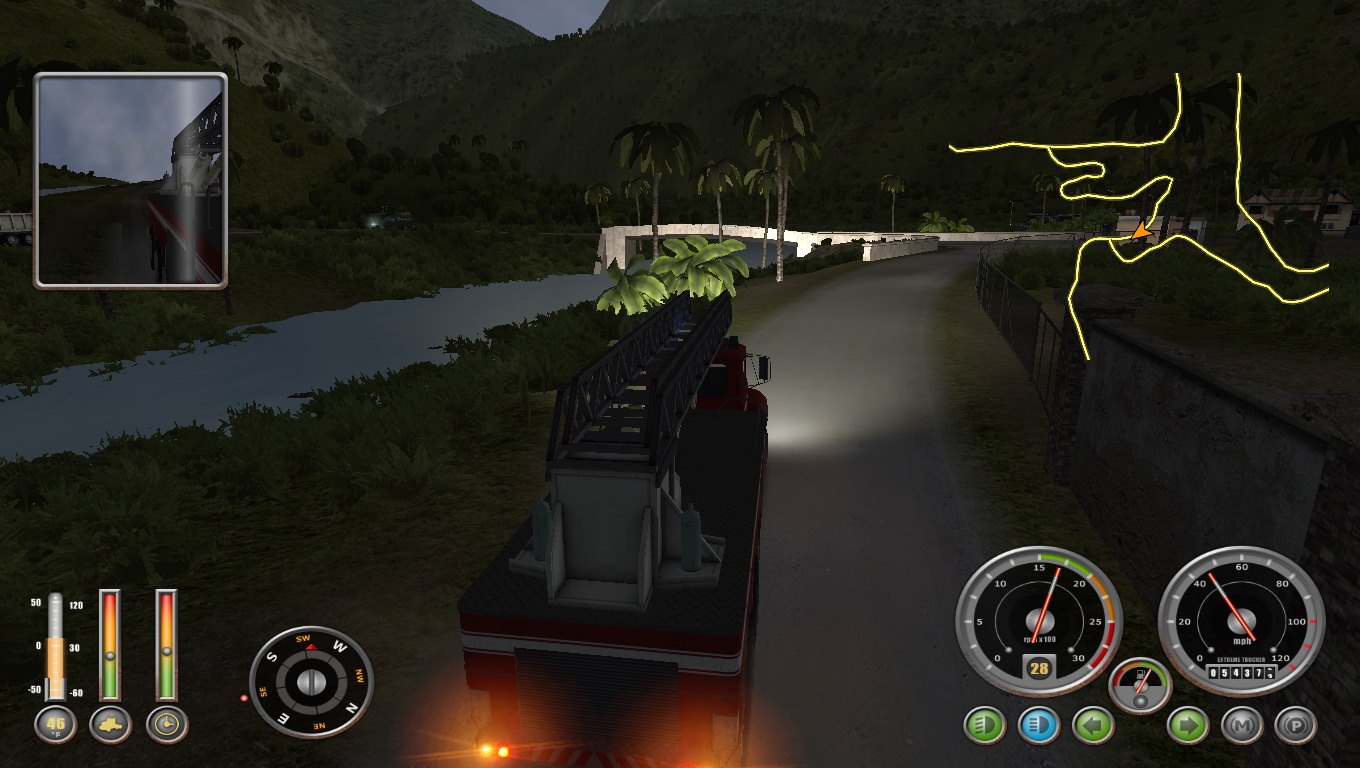Click the orange arrow marker on route map
This screenshot has width=1360, height=768.
coord(1139,233)
